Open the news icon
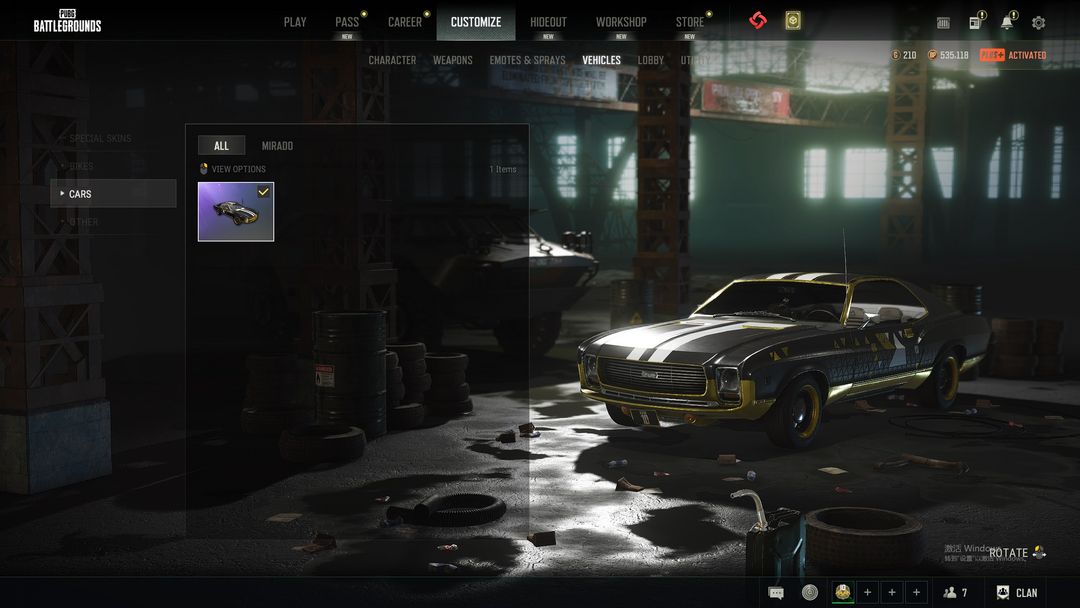Screen dimensions: 1080x608 975,23
